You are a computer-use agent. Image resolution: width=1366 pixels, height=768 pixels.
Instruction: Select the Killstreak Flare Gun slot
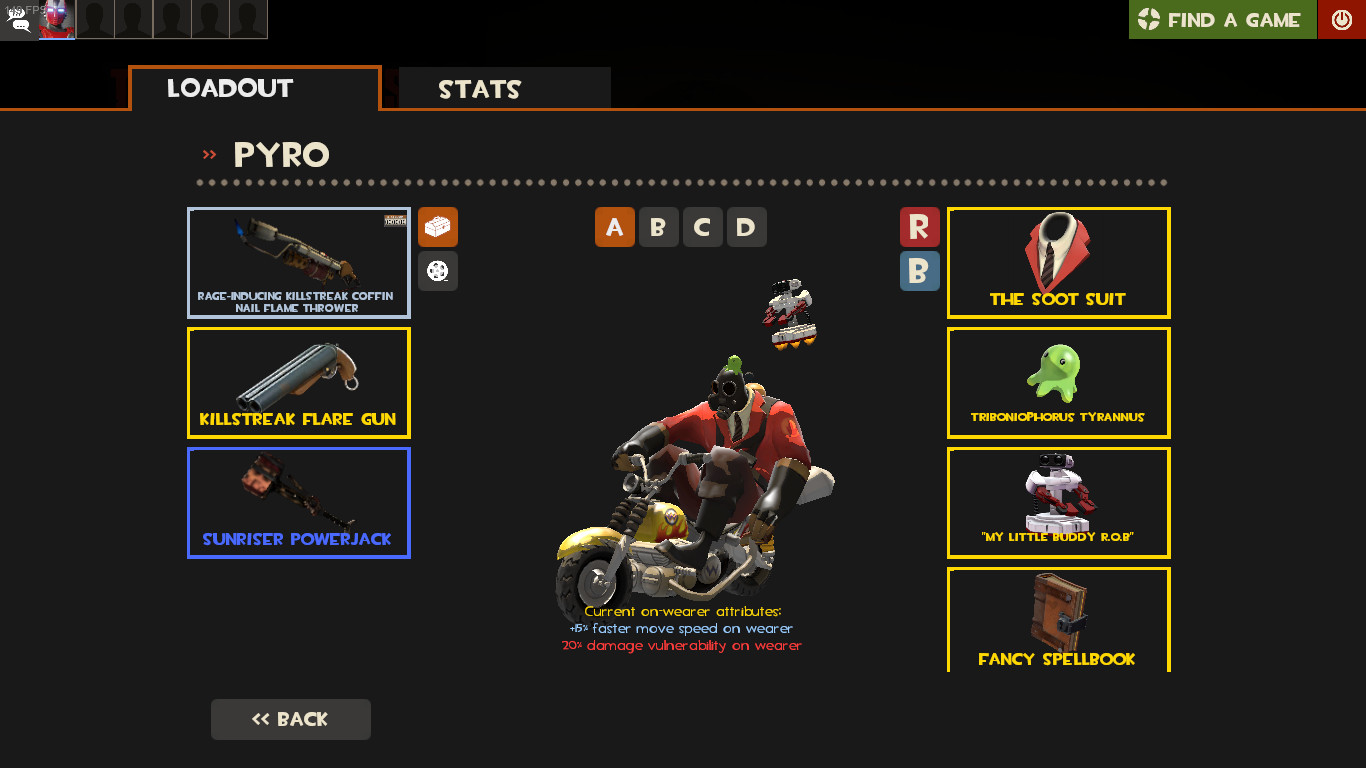point(298,383)
